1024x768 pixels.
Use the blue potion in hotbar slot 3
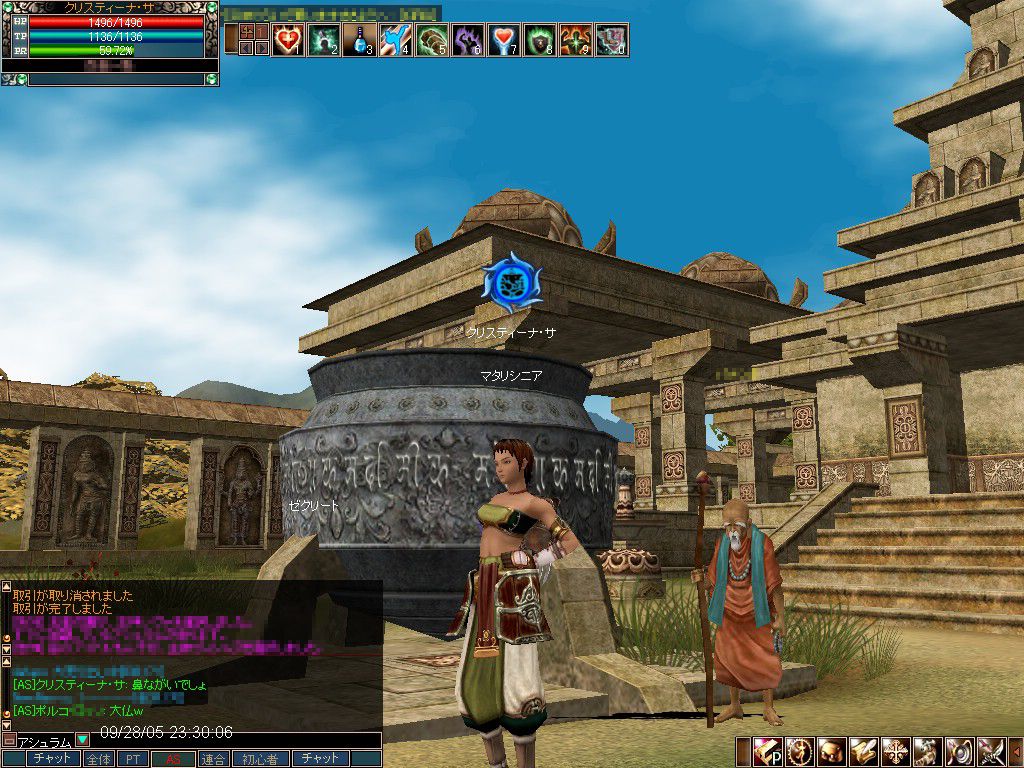point(359,40)
